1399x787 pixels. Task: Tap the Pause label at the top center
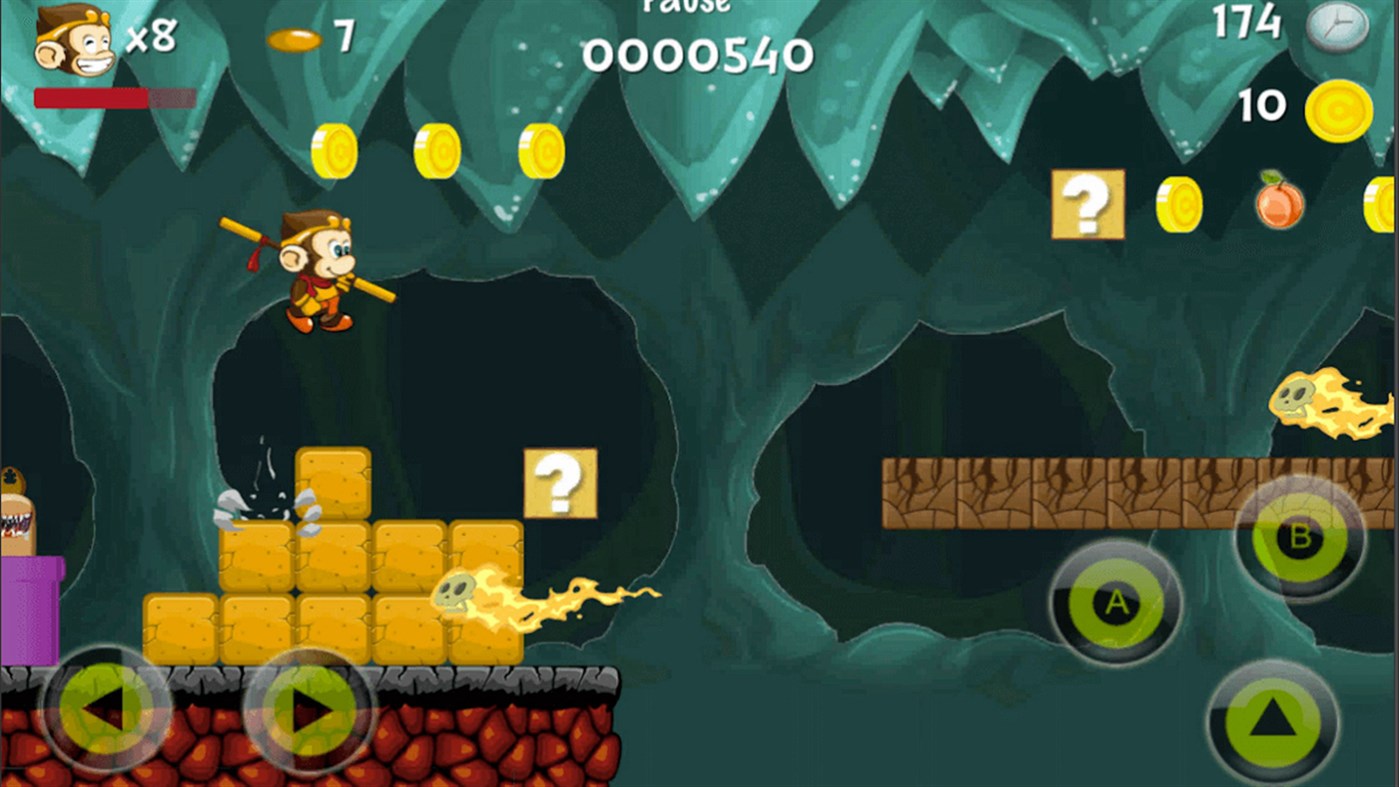pyautogui.click(x=686, y=8)
